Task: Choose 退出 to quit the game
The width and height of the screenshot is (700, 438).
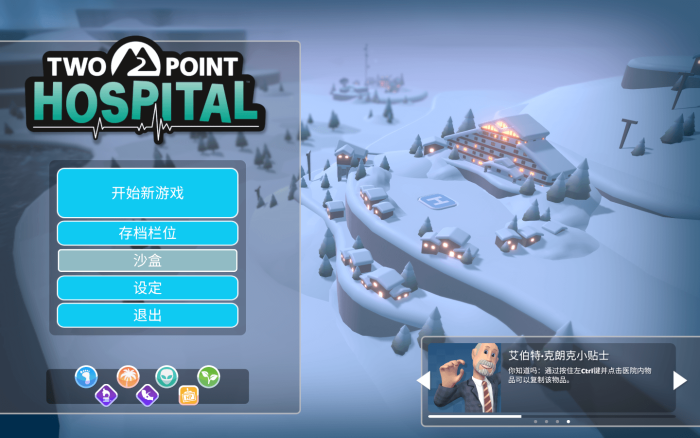Action: click(147, 315)
